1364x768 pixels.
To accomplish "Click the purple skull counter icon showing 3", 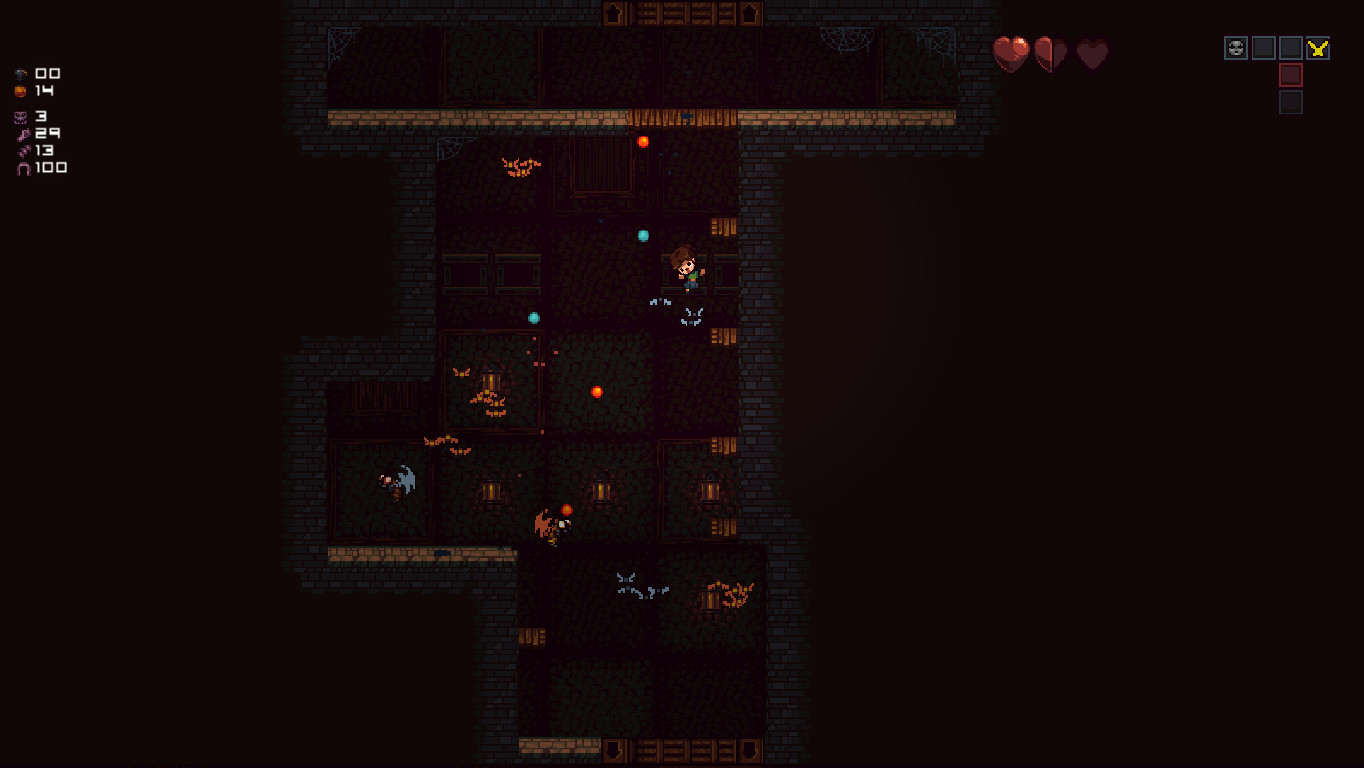I will click(x=20, y=118).
